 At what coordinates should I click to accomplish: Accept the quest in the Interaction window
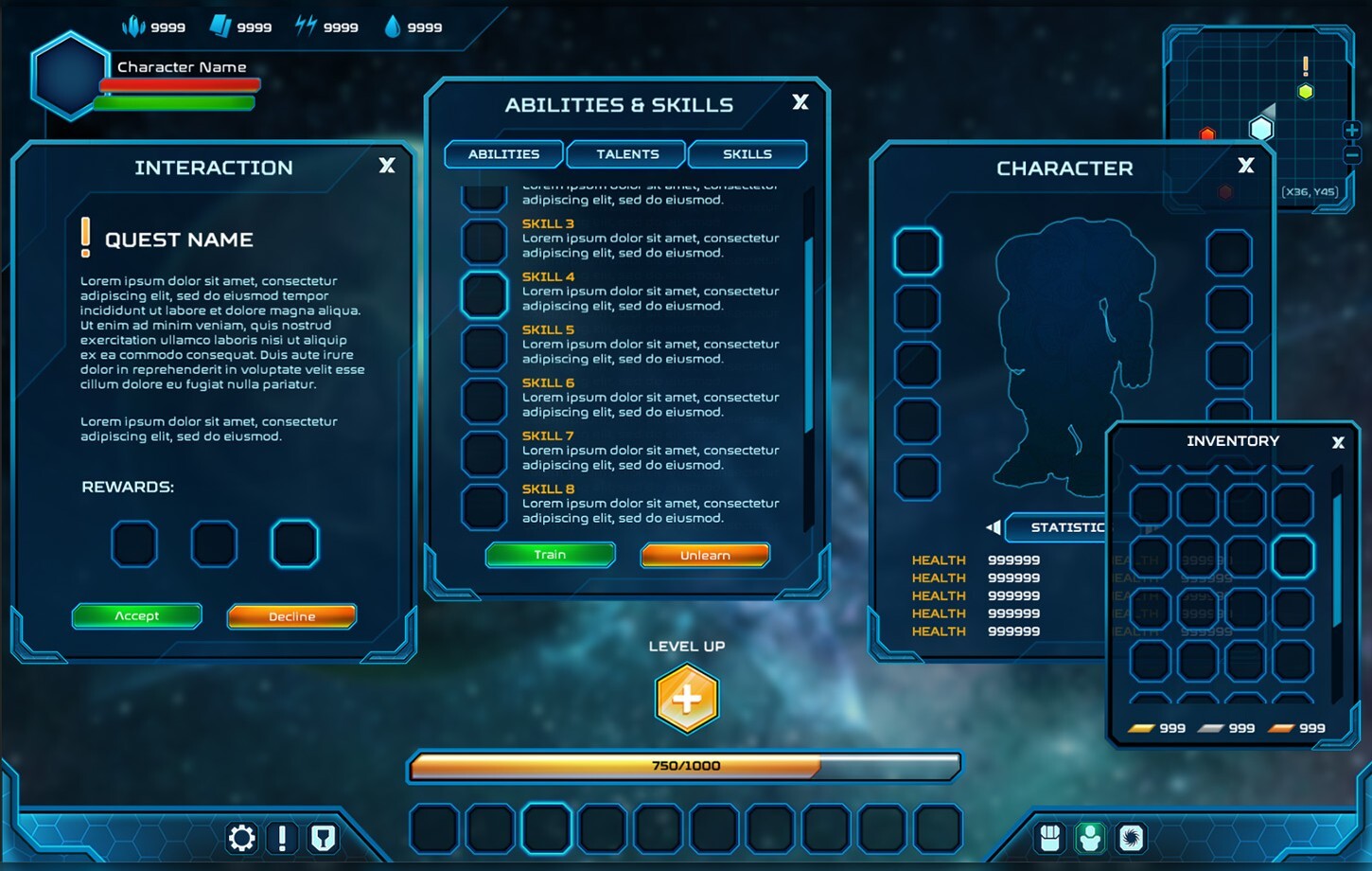coord(136,615)
